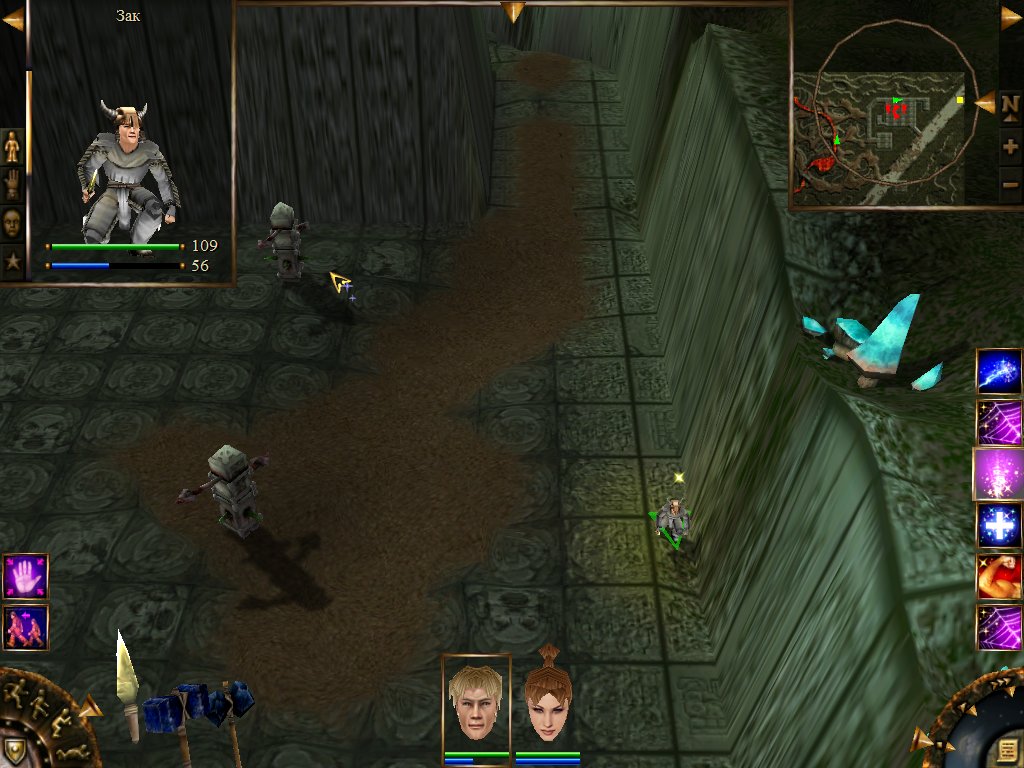The height and width of the screenshot is (768, 1024).
Task: Select the blond male hero portrait
Action: [476, 704]
